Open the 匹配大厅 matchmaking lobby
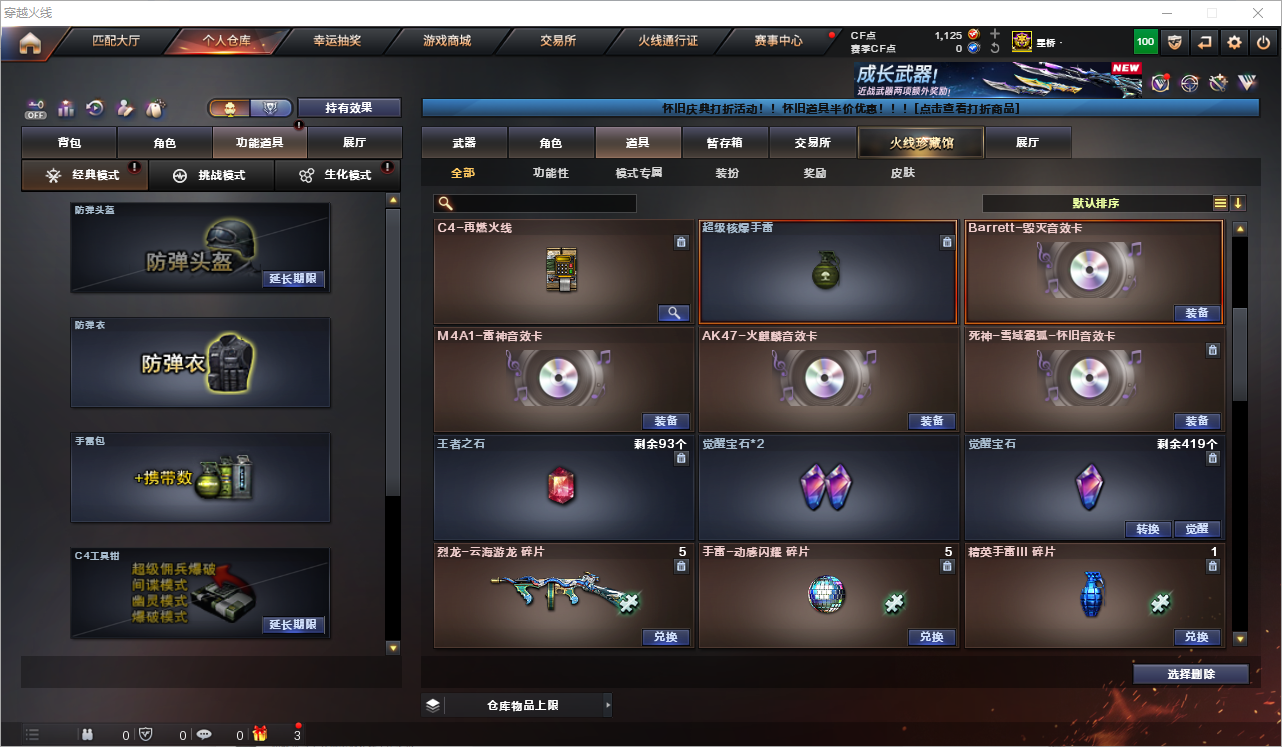1282x747 pixels. 116,42
